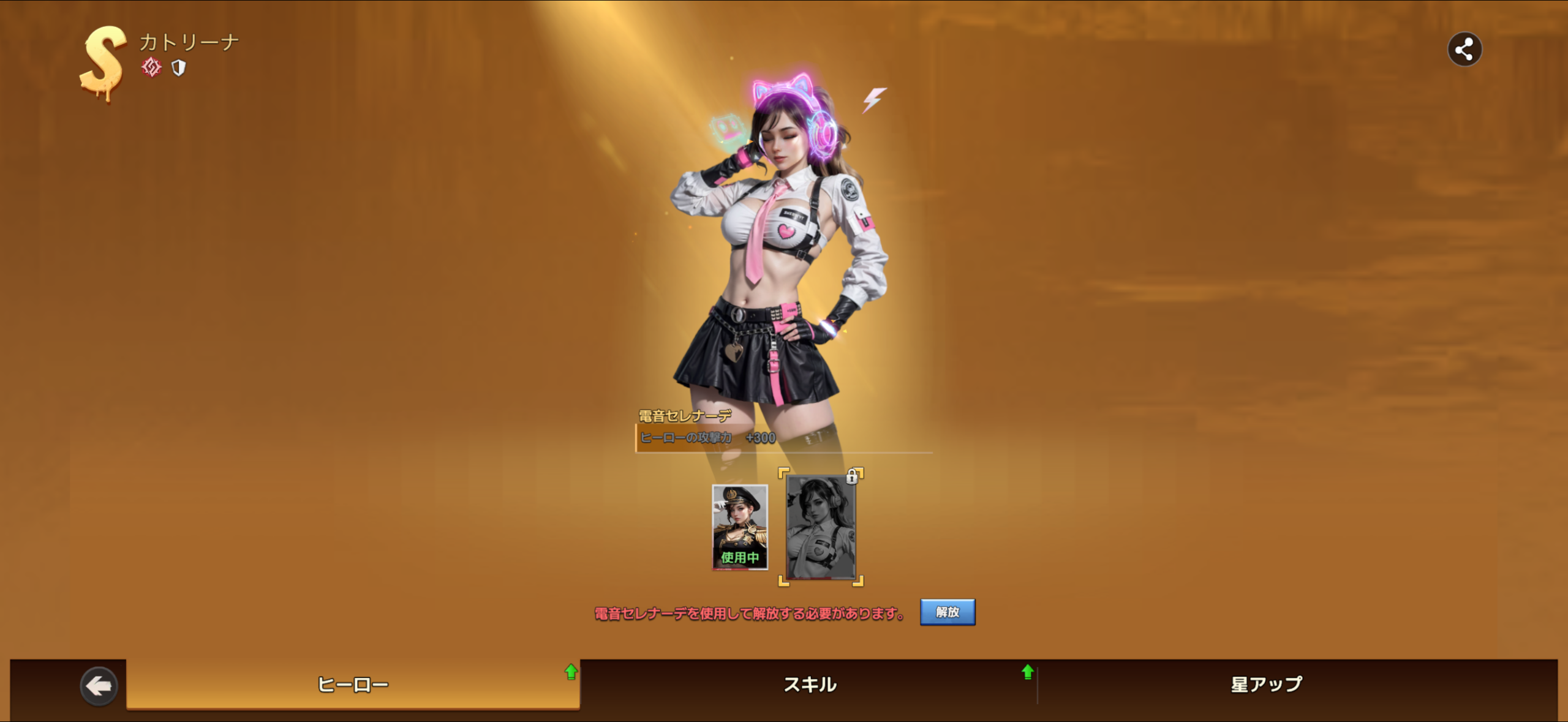Open the 星アップ tab

pos(1266,685)
